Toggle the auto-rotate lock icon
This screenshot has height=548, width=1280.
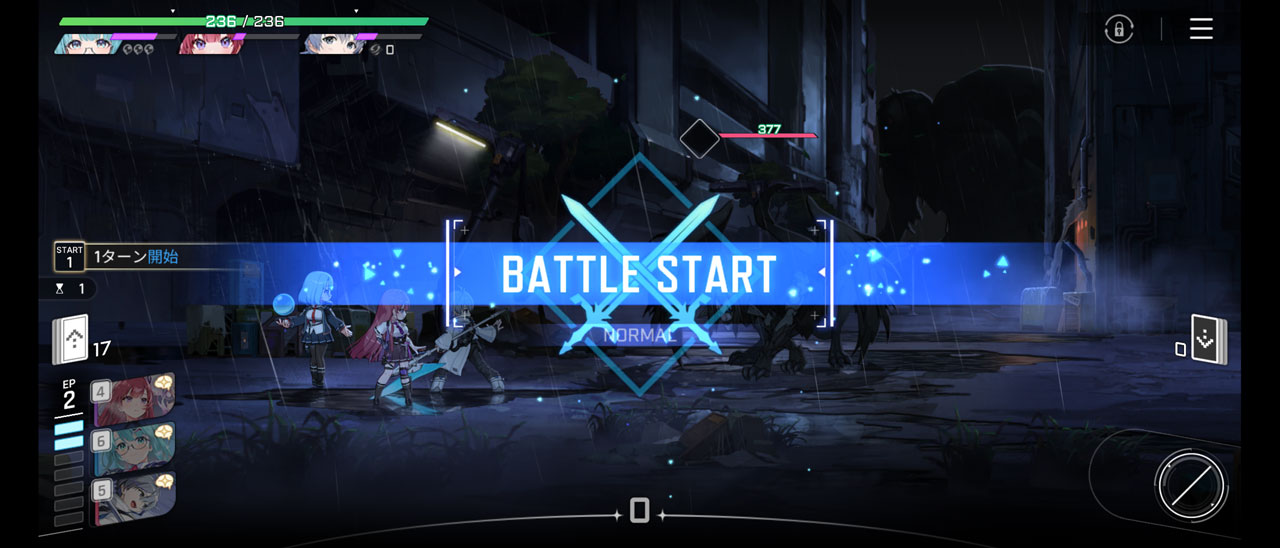tap(1119, 29)
